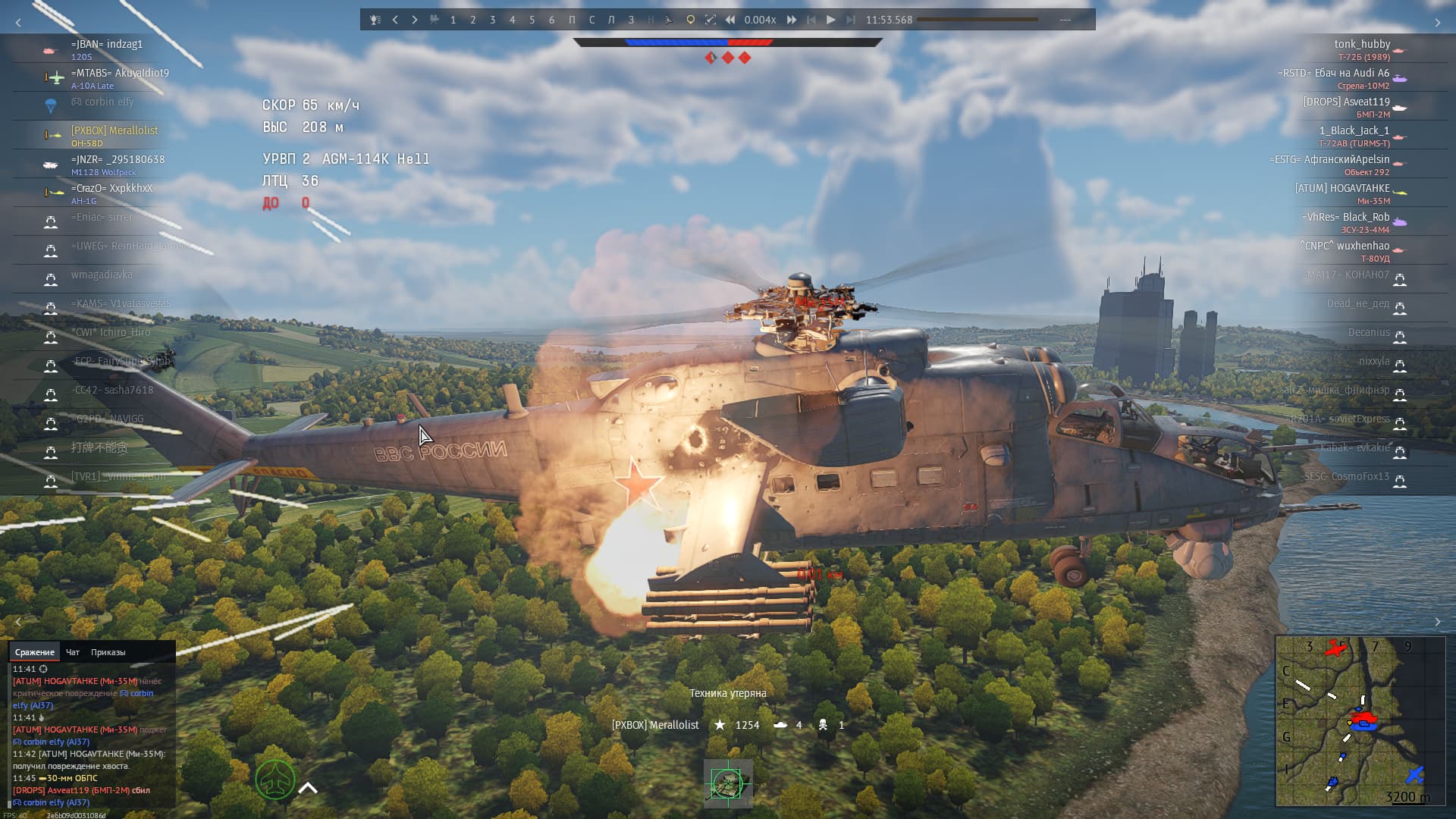Select camera preset 4 in replay toolbar
1456x819 pixels.
513,20
